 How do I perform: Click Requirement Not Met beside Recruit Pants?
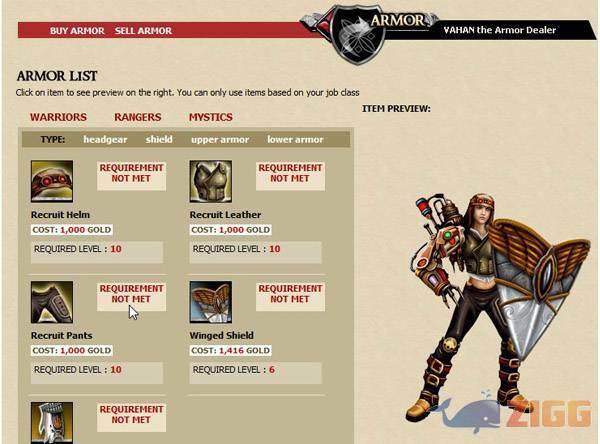[x=131, y=294]
